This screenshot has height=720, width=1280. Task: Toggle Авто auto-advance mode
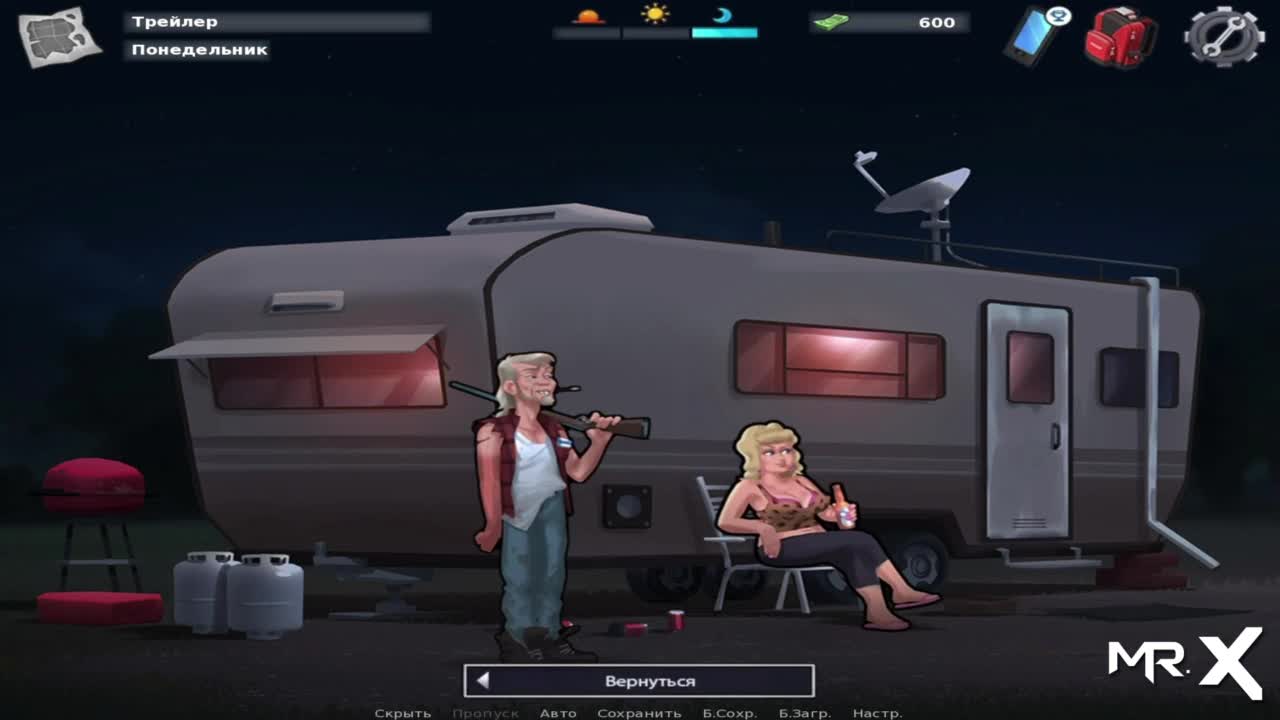(558, 713)
